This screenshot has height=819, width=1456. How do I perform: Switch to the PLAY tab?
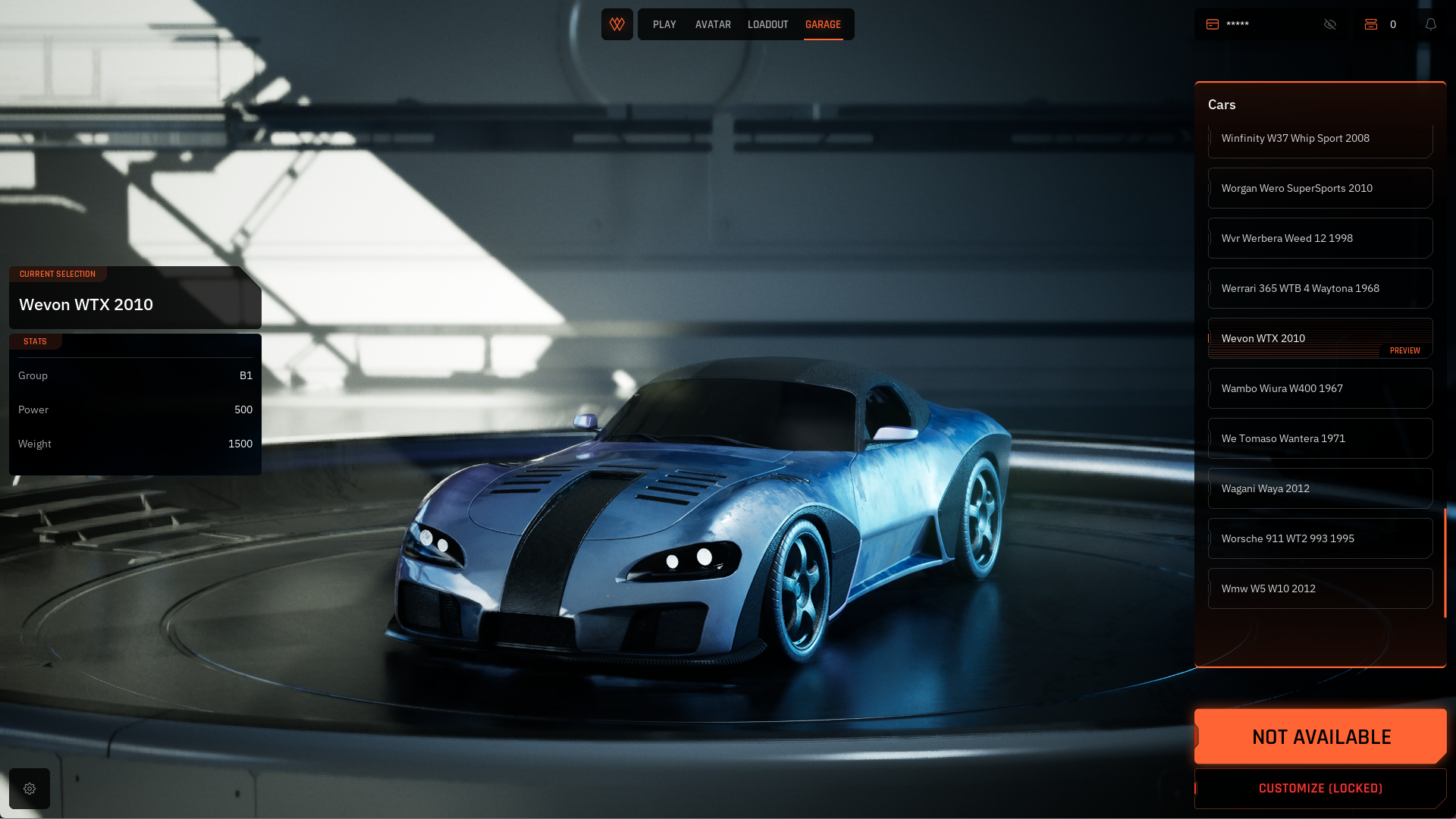click(x=664, y=24)
